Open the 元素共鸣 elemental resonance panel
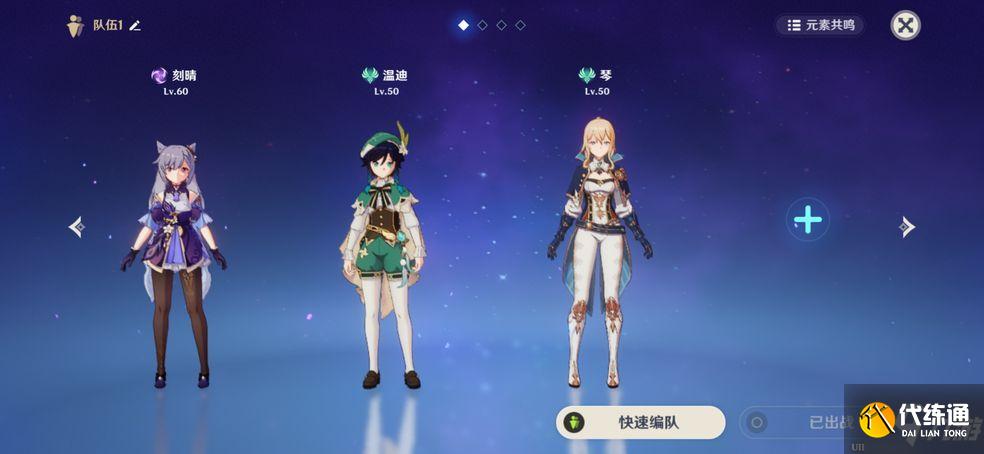Image resolution: width=984 pixels, height=454 pixels. click(x=820, y=25)
